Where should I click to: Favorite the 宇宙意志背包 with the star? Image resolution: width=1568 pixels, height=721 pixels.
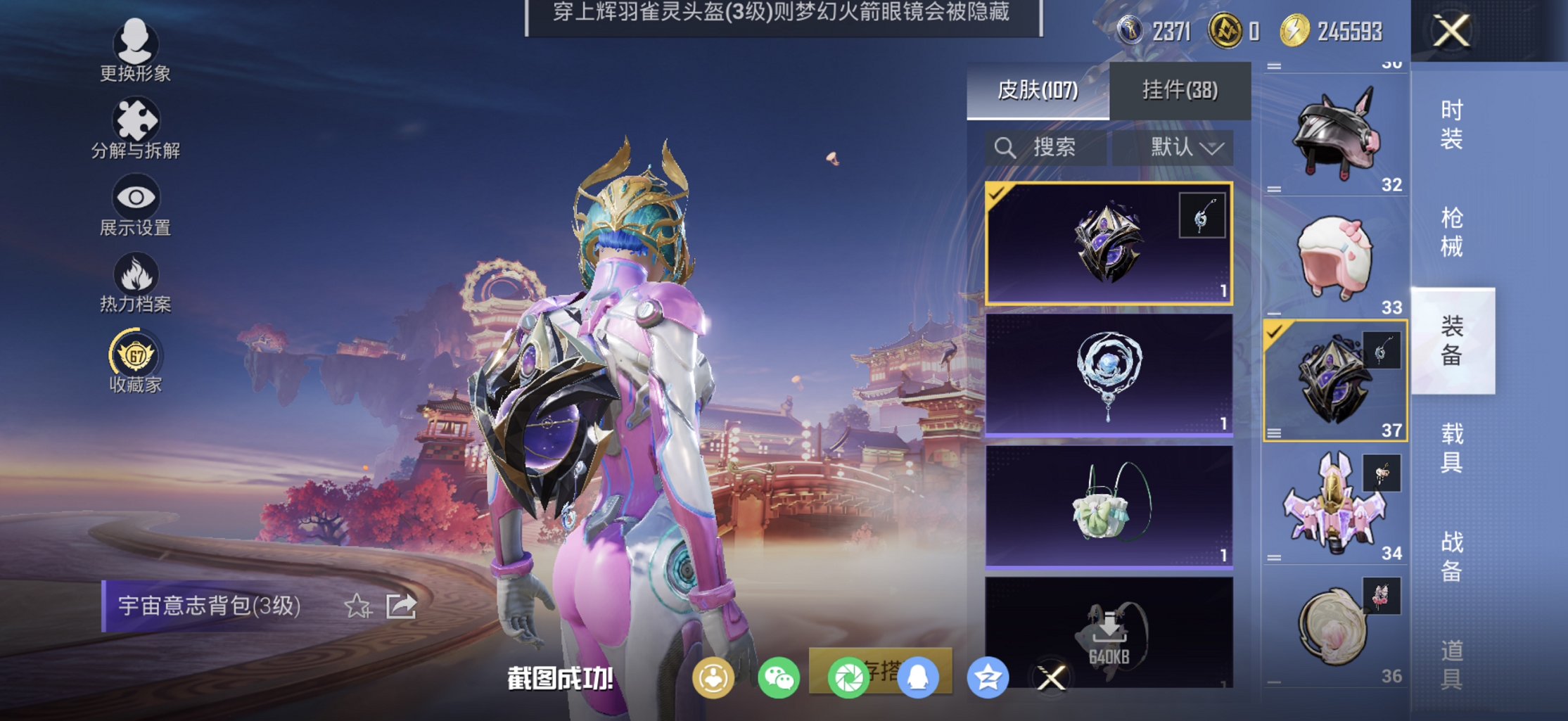tap(359, 607)
